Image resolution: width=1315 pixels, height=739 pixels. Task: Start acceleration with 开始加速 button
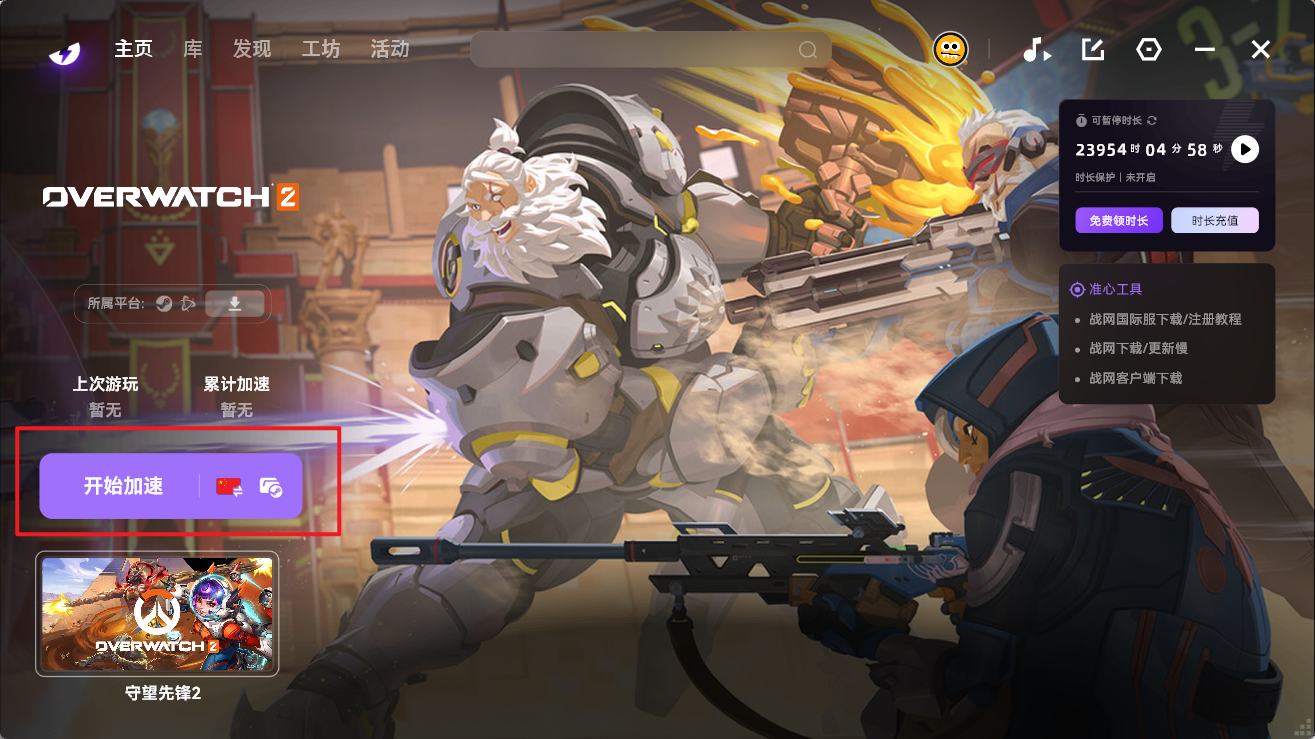(x=123, y=487)
